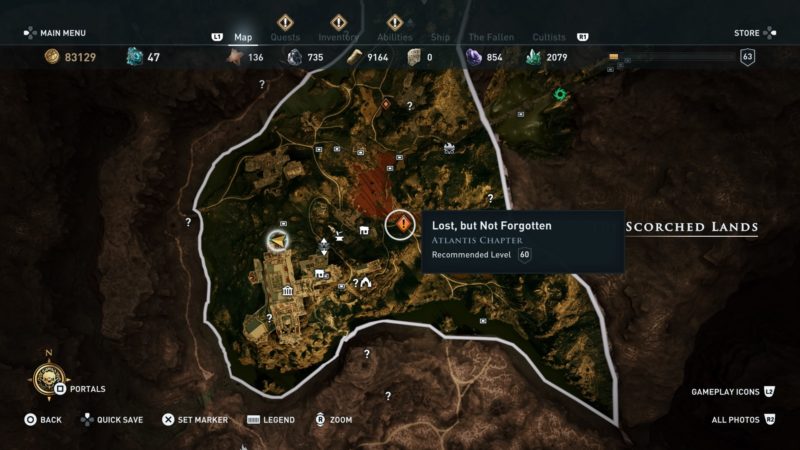Open the Inventory tab
This screenshot has width=800, height=450.
(x=340, y=37)
